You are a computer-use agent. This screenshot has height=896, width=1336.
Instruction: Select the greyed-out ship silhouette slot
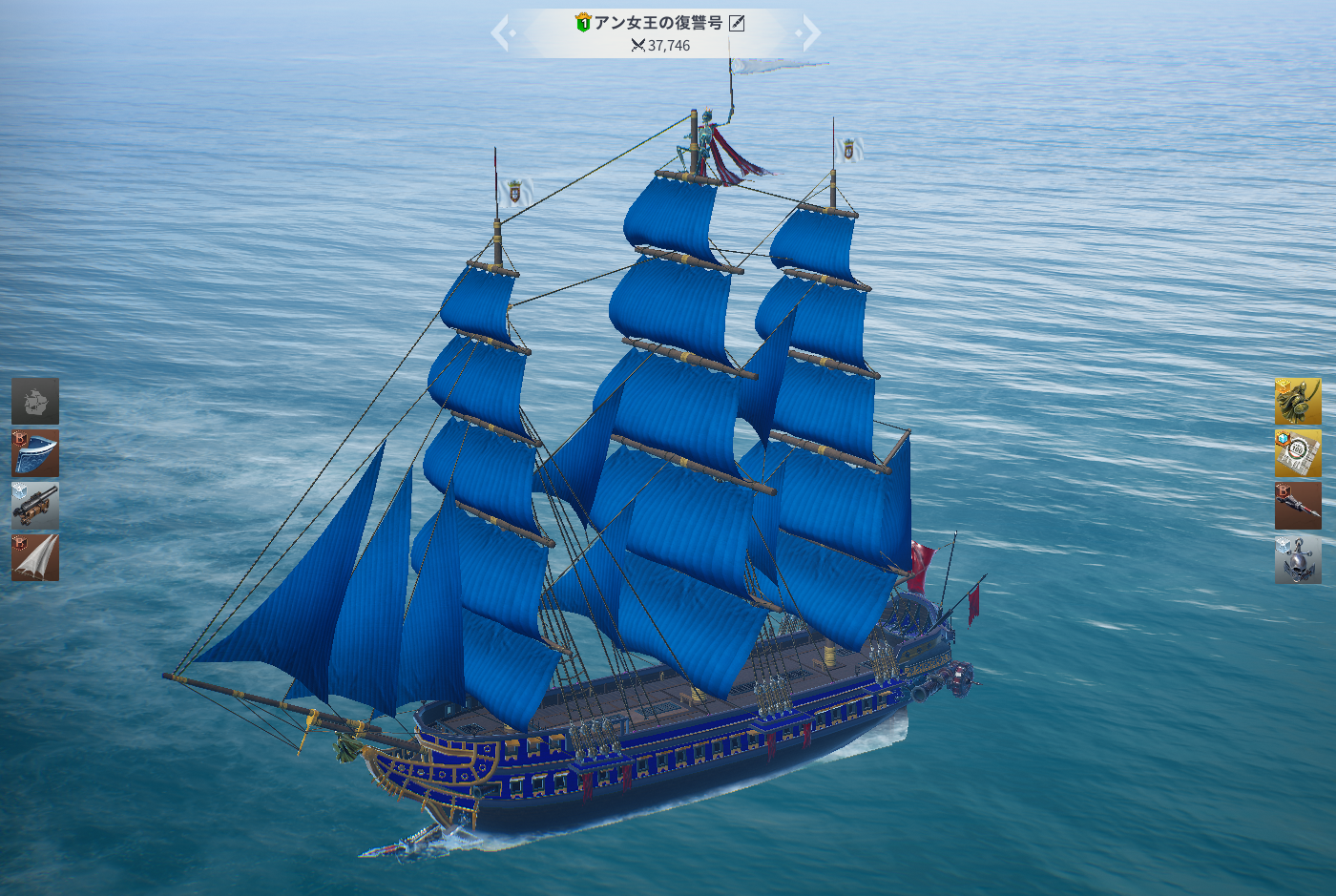point(35,401)
